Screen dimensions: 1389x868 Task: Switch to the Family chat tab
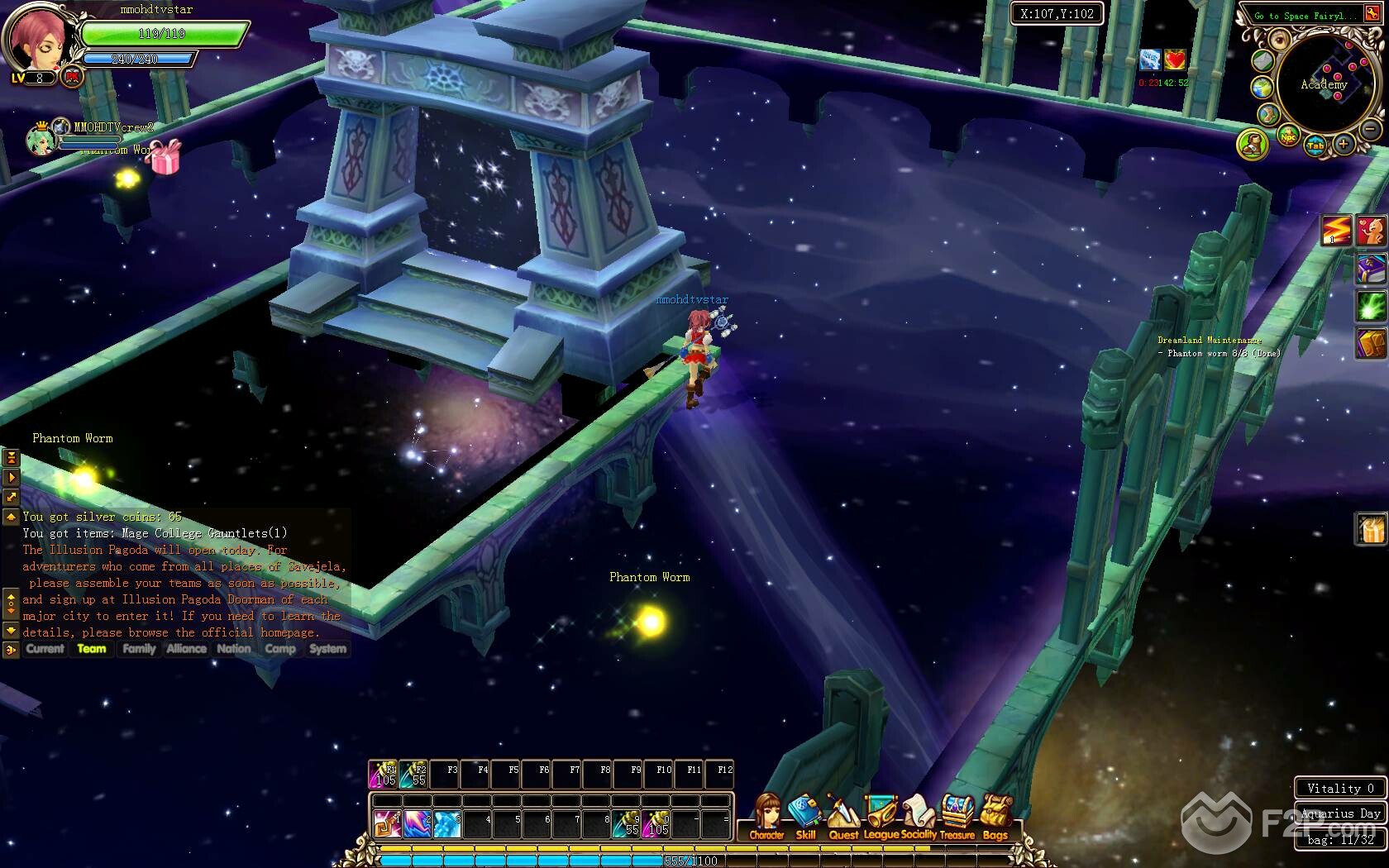click(139, 649)
